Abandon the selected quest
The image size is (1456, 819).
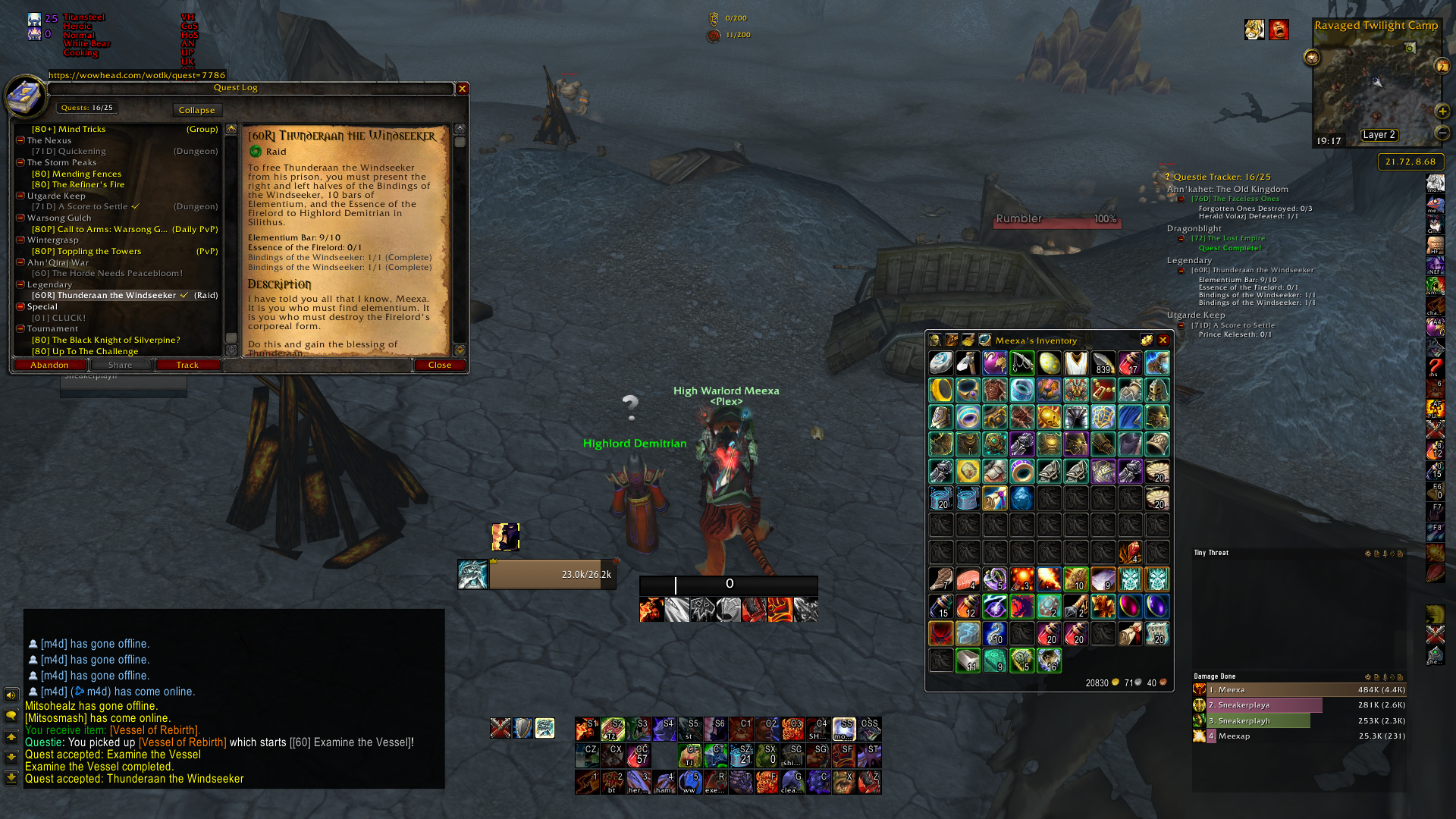tap(50, 365)
